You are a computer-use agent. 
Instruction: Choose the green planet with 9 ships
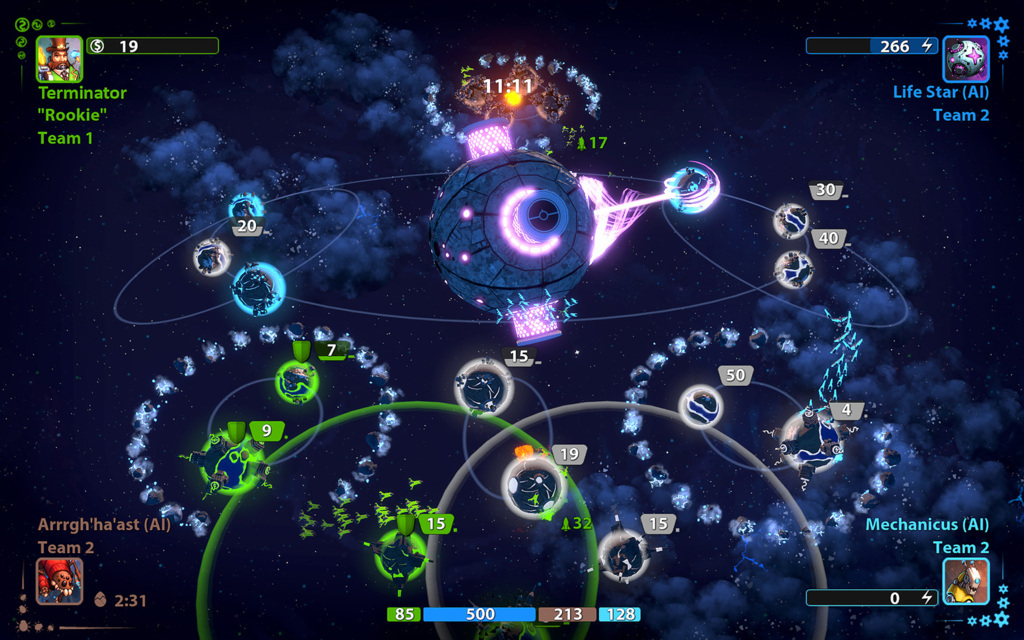tap(232, 462)
